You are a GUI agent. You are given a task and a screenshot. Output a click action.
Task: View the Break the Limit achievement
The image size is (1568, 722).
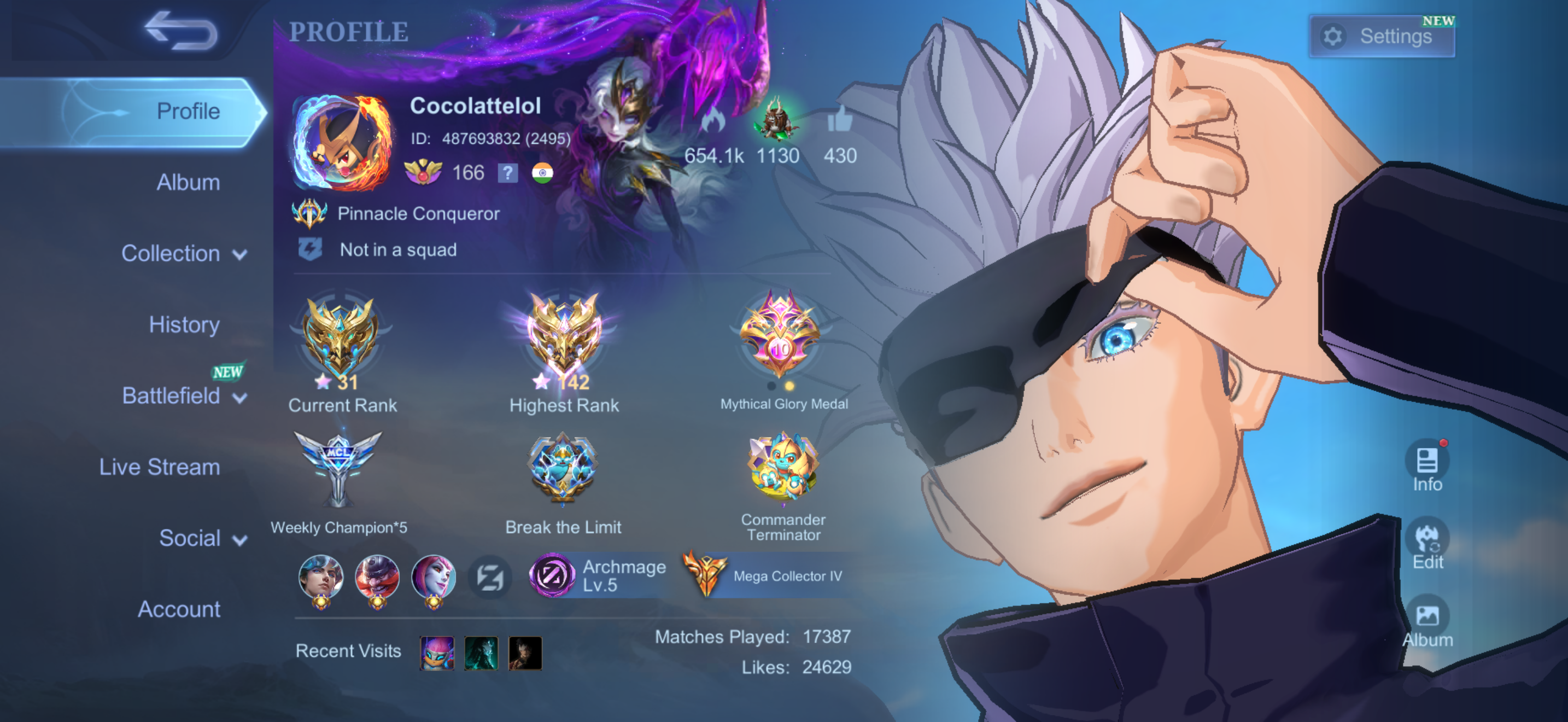coord(563,469)
